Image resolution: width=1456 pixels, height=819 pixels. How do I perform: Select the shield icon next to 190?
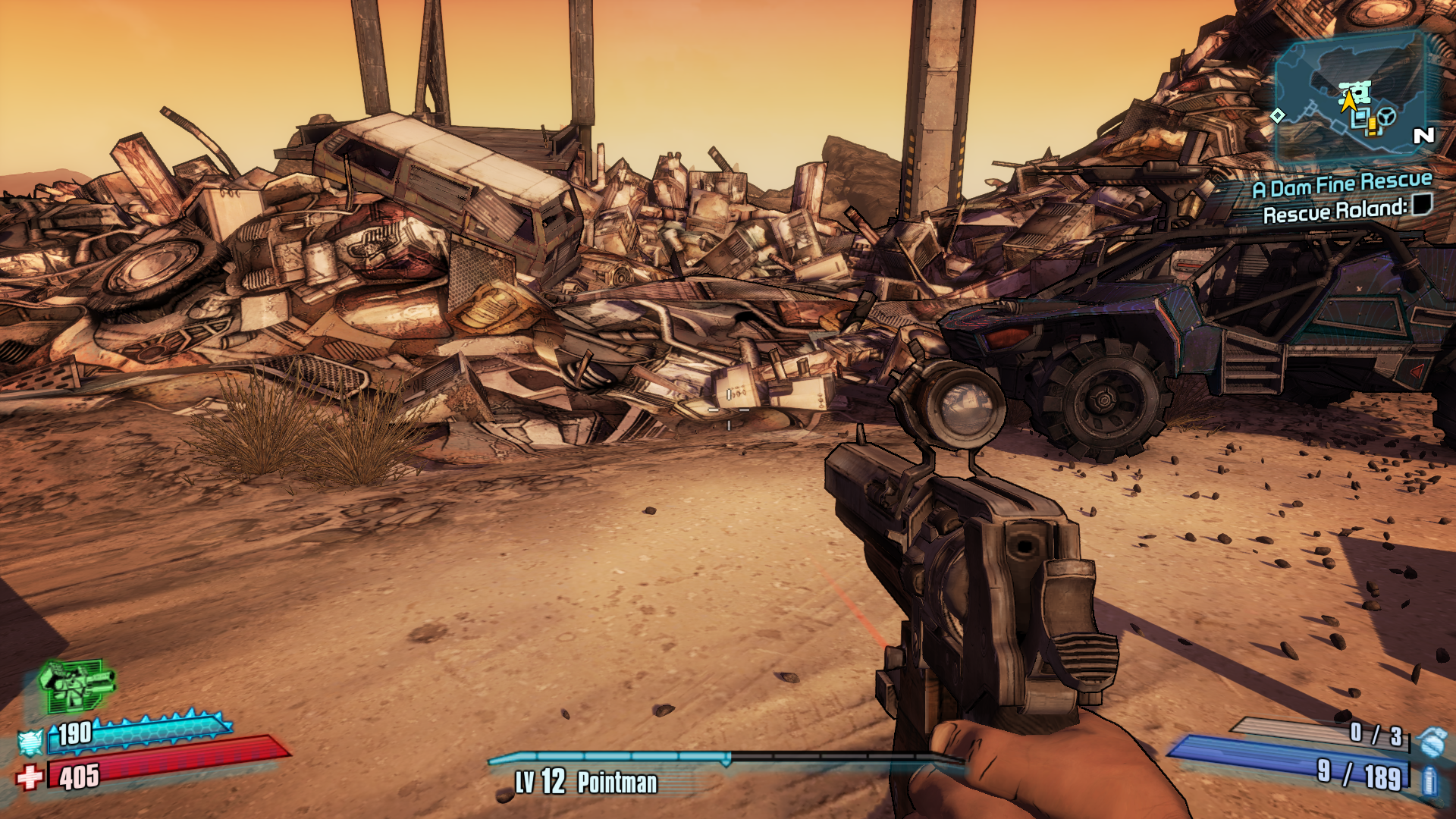30,742
